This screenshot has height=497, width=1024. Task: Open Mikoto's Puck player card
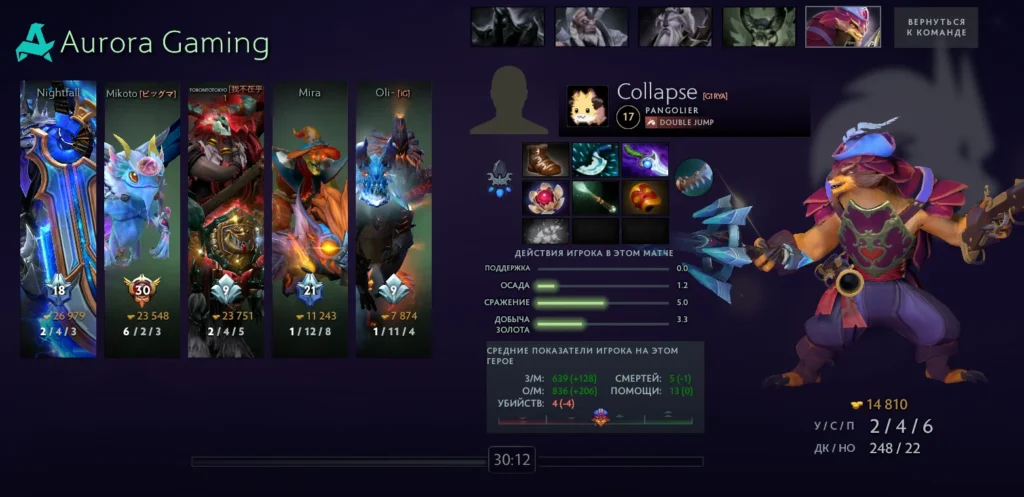click(142, 220)
